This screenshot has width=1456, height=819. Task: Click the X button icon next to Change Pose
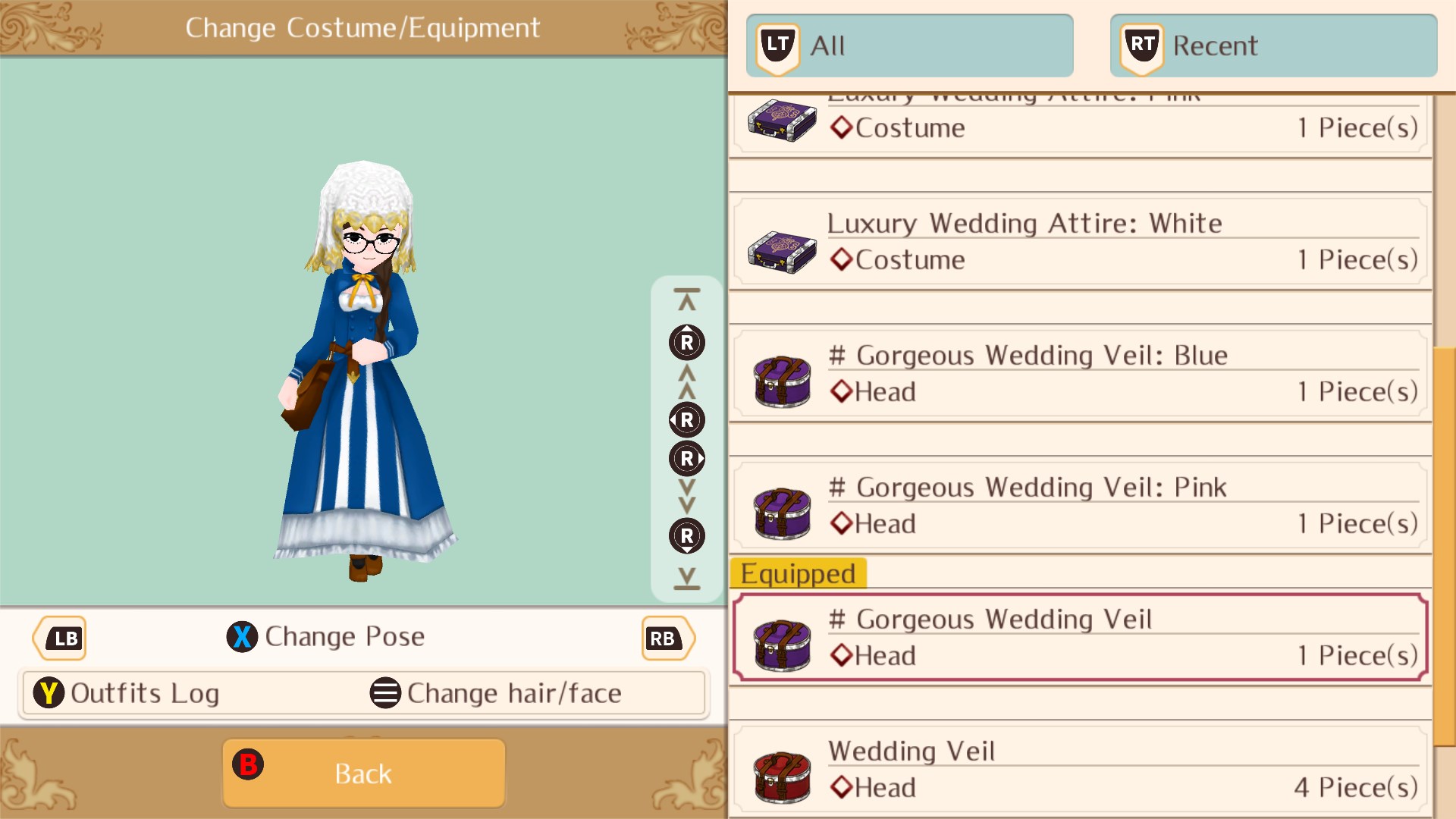click(x=241, y=637)
